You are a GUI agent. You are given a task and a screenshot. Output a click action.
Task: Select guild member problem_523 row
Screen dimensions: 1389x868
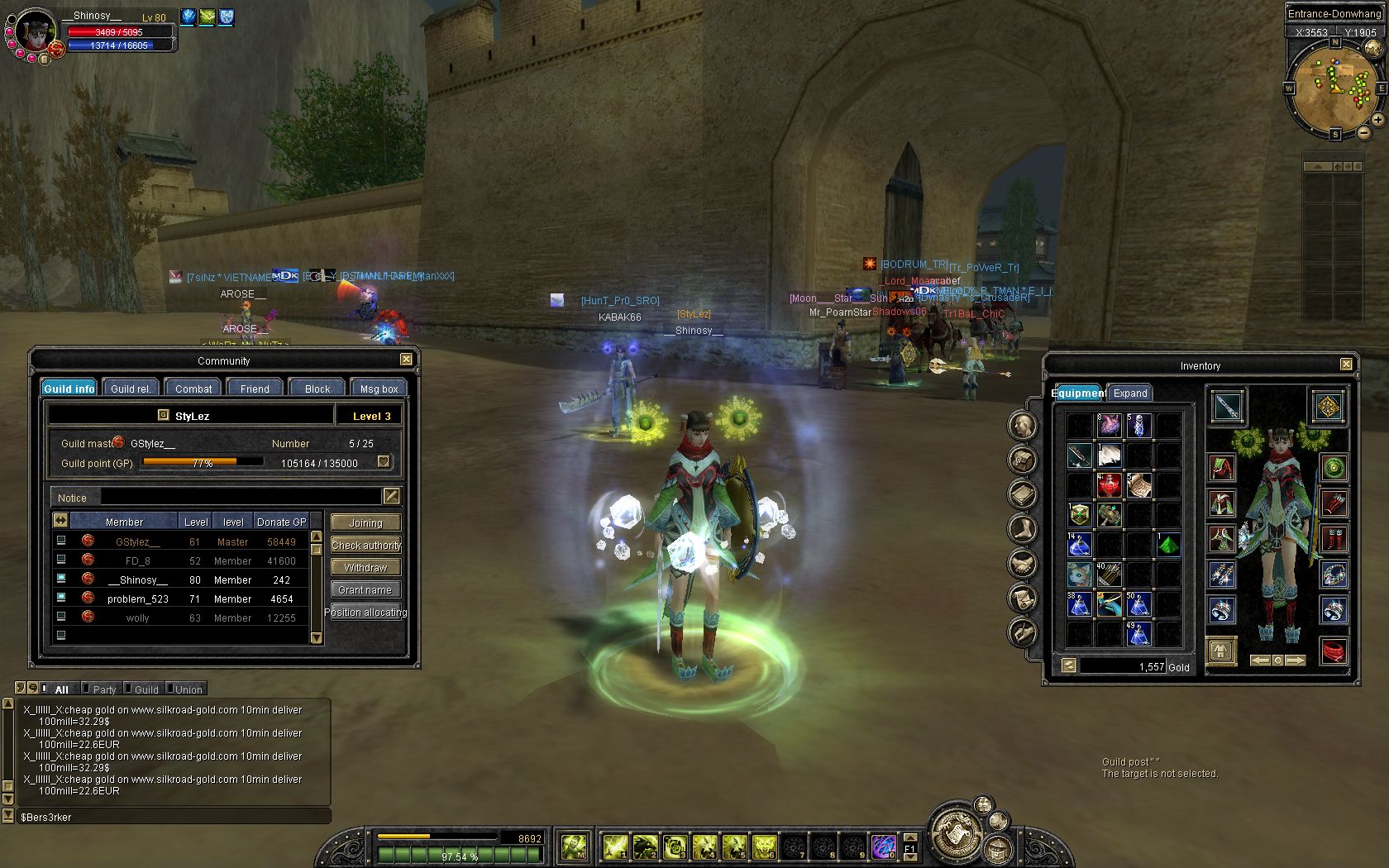point(138,599)
